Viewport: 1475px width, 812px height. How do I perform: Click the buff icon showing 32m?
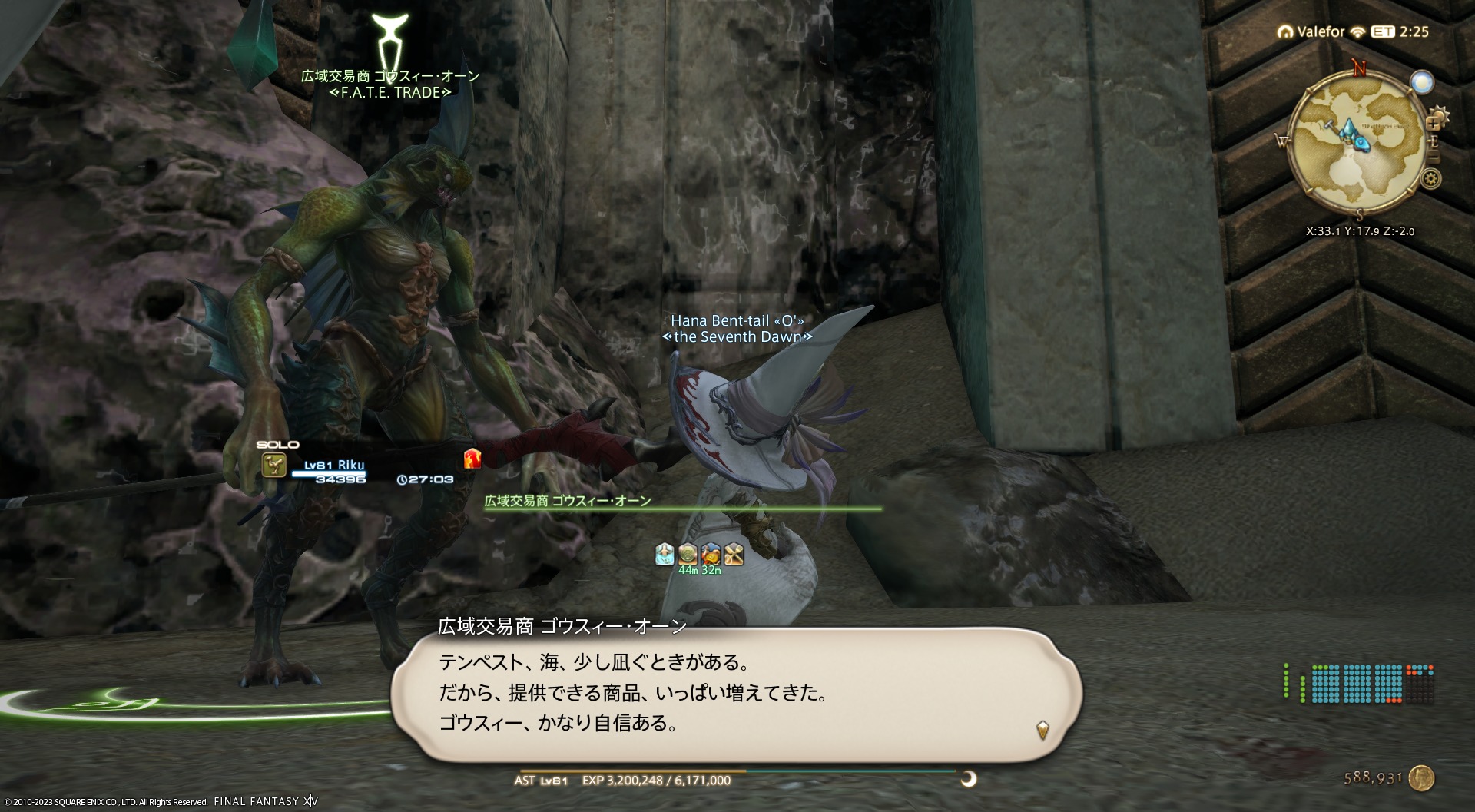(711, 554)
